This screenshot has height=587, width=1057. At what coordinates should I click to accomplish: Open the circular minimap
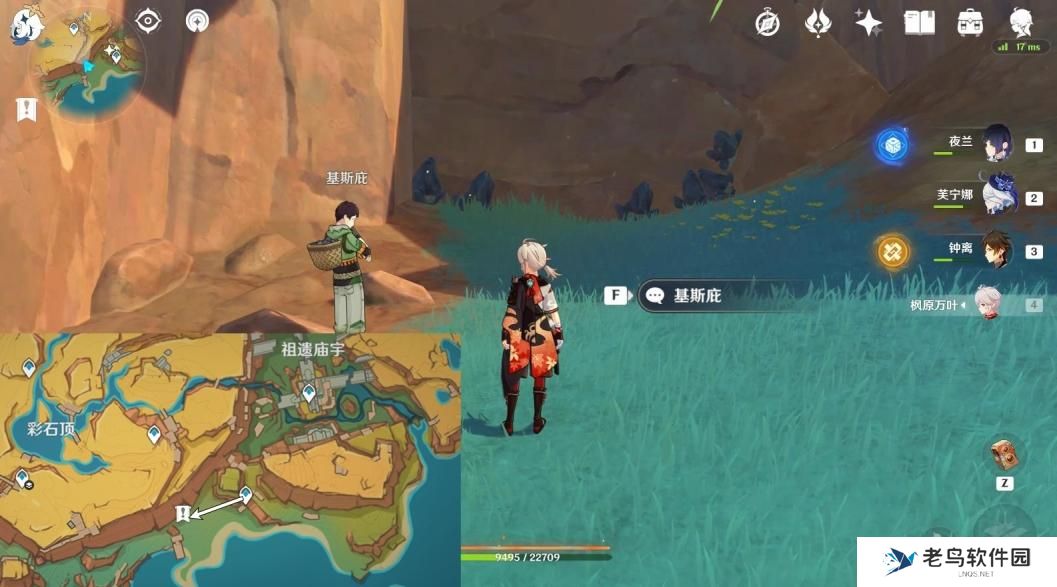89,66
